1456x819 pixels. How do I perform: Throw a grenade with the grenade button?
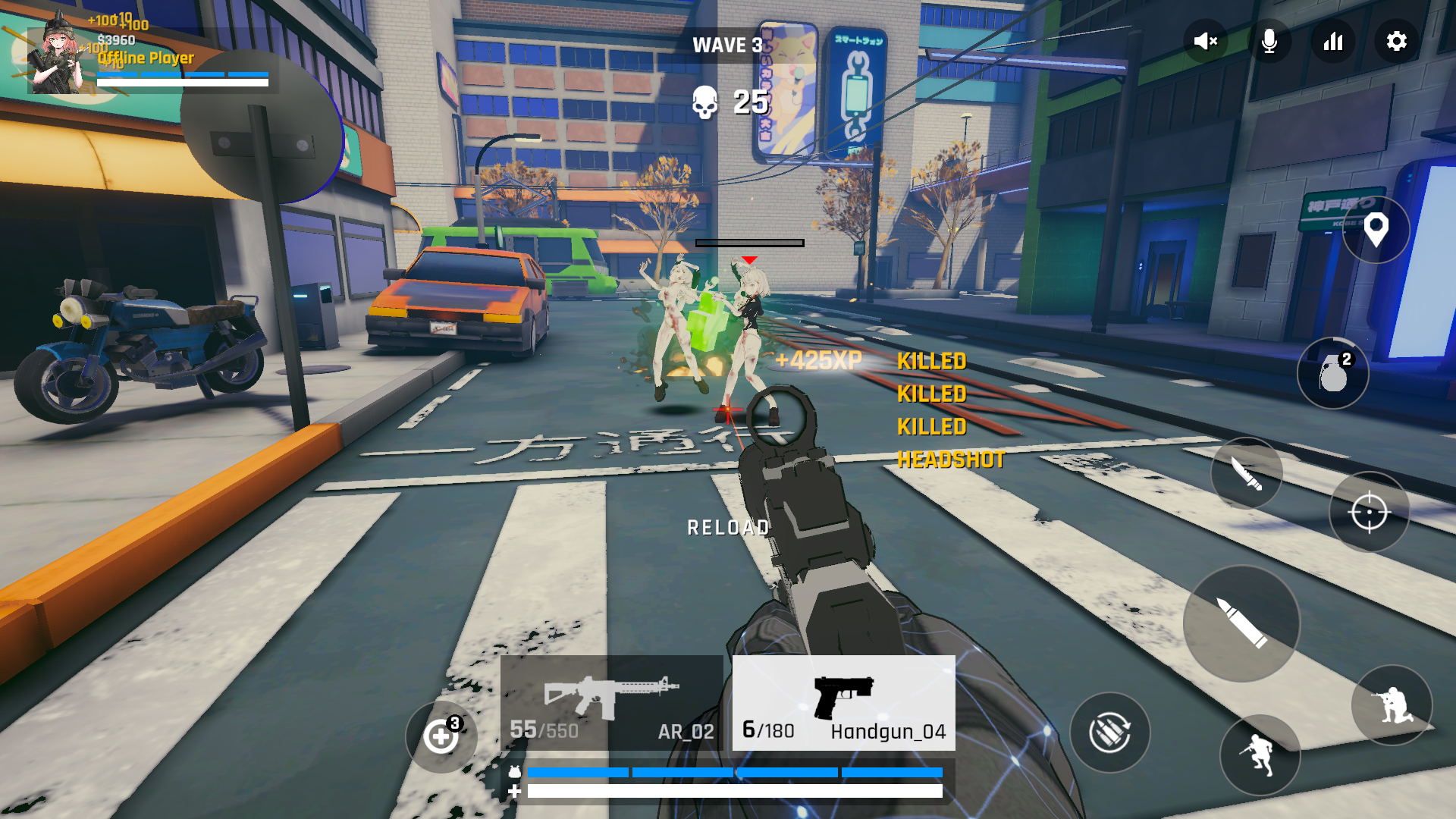click(1333, 373)
